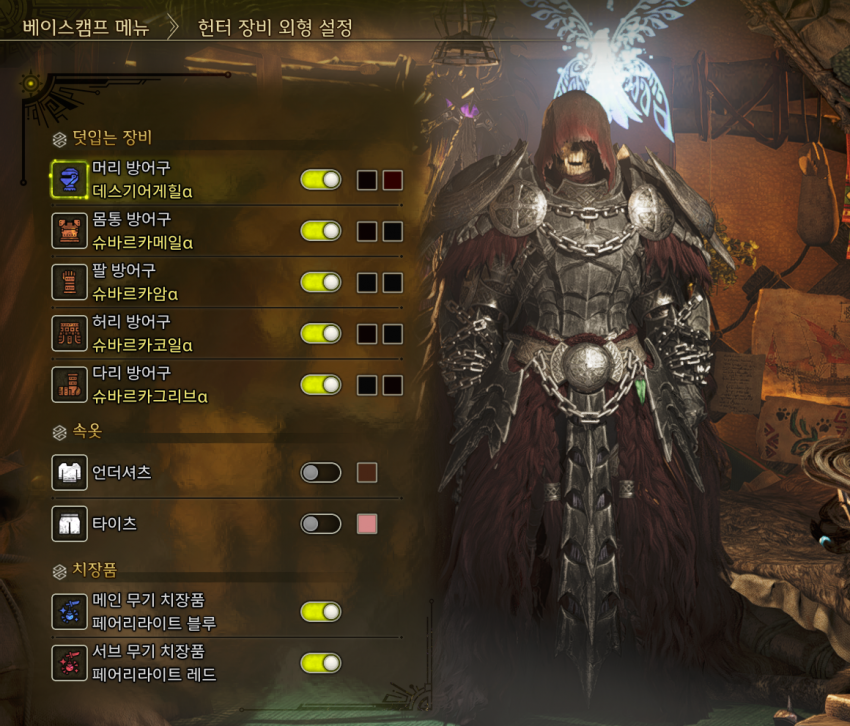Toggle the 다리 방어구 switch
Screen dimensions: 850x726
pos(321,385)
